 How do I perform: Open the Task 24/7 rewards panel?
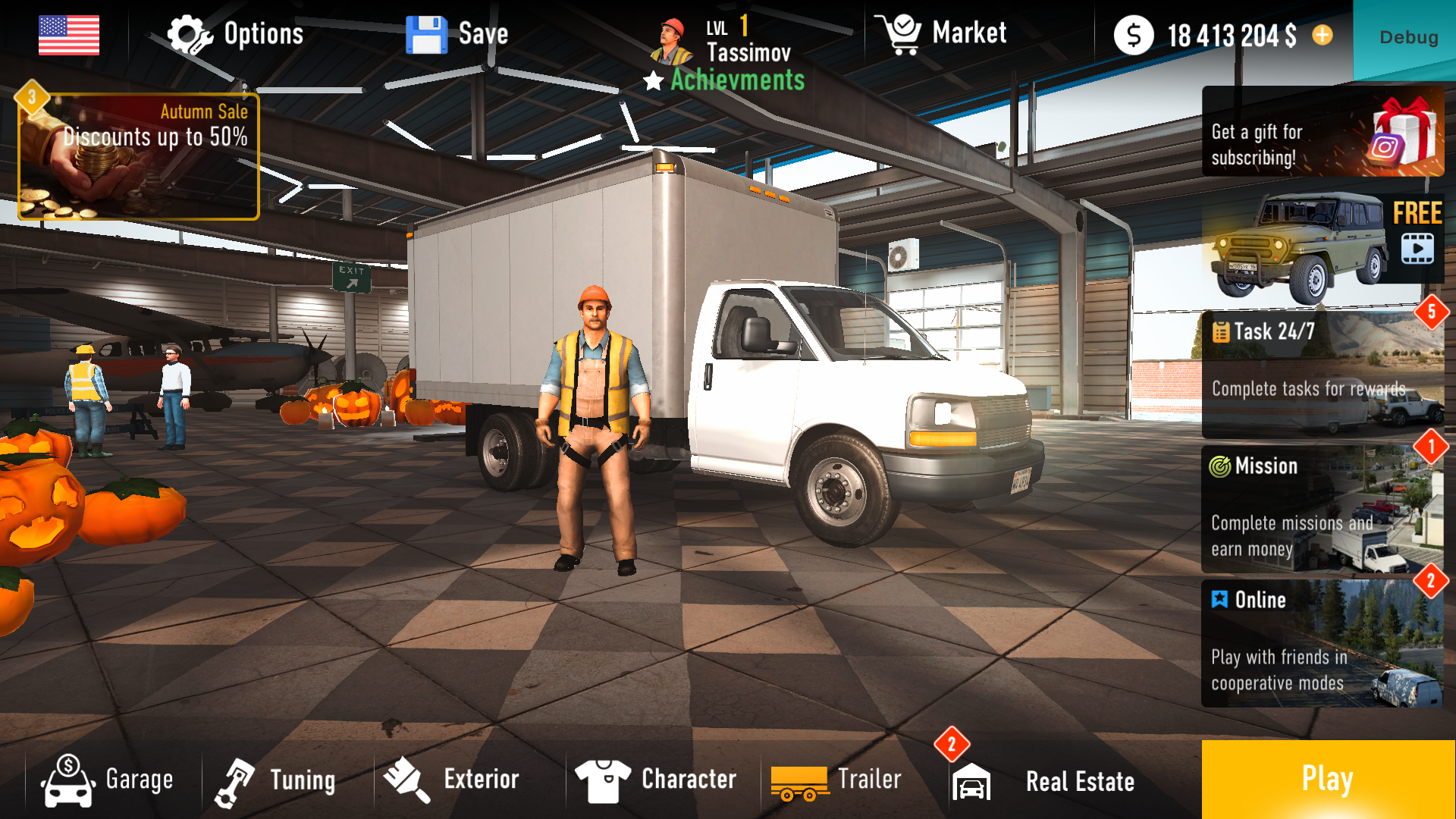(x=1323, y=372)
